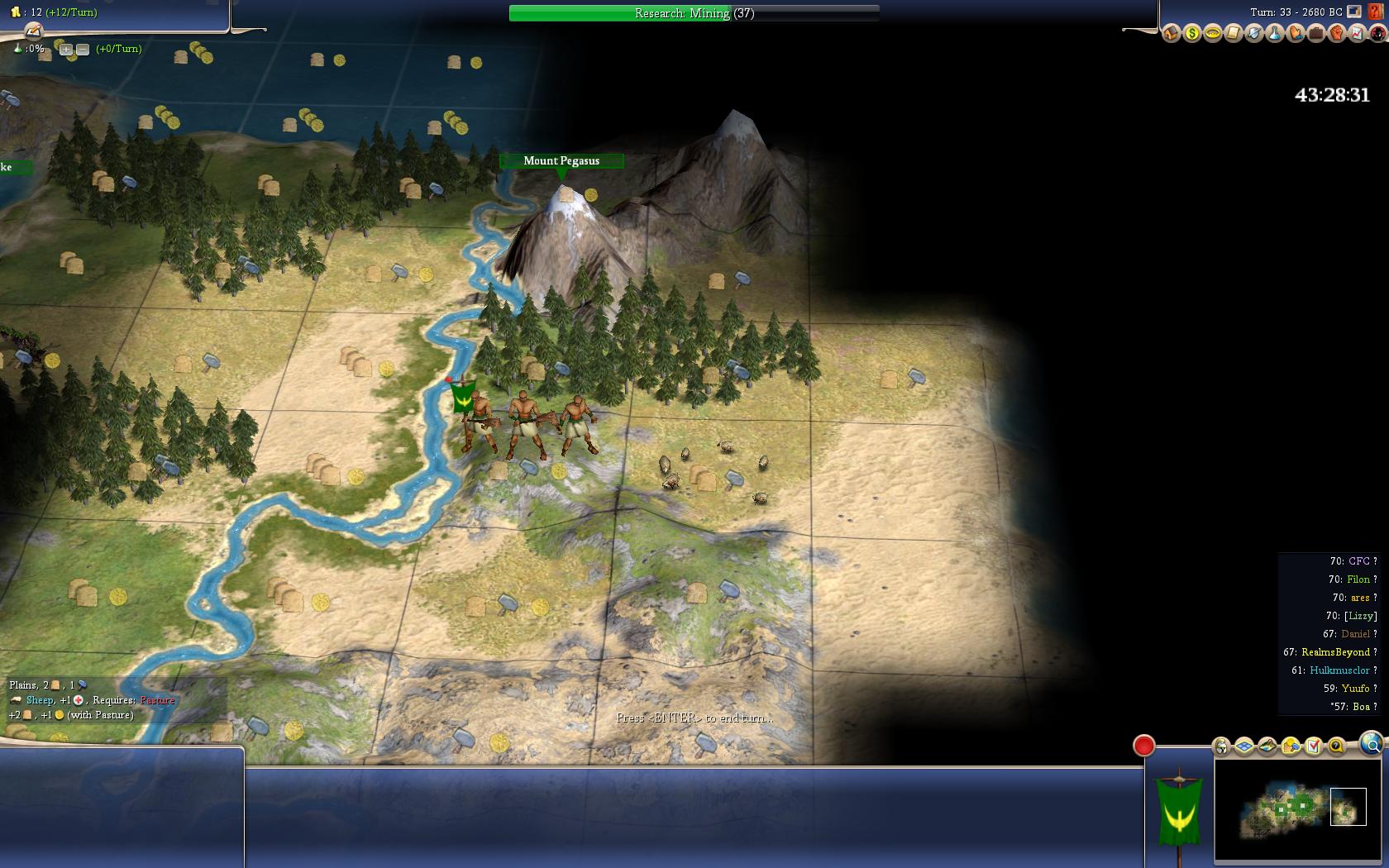1389x868 pixels.
Task: Open the Victory Conditions golden ring icon
Action: (x=1212, y=34)
